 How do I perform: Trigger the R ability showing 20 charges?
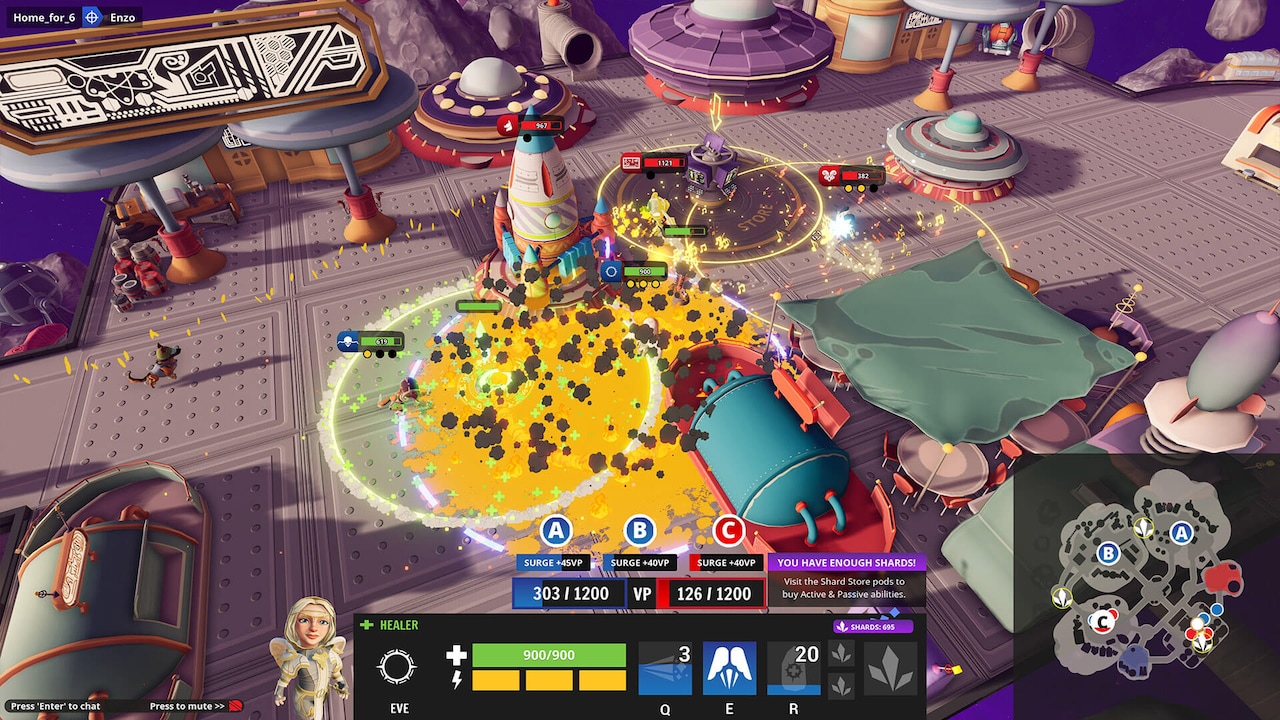pos(793,665)
